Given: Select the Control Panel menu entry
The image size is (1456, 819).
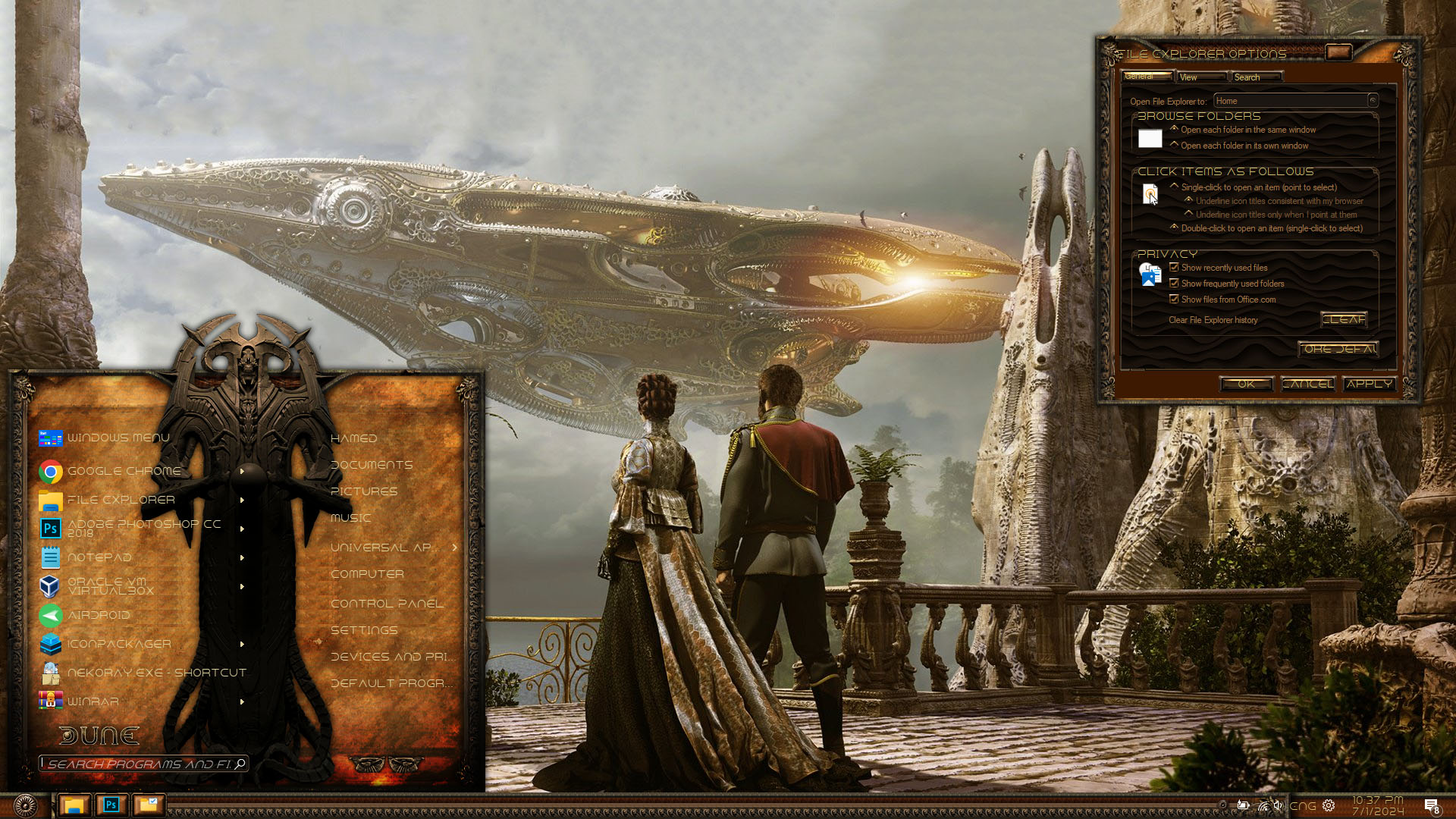Looking at the screenshot, I should (x=387, y=604).
